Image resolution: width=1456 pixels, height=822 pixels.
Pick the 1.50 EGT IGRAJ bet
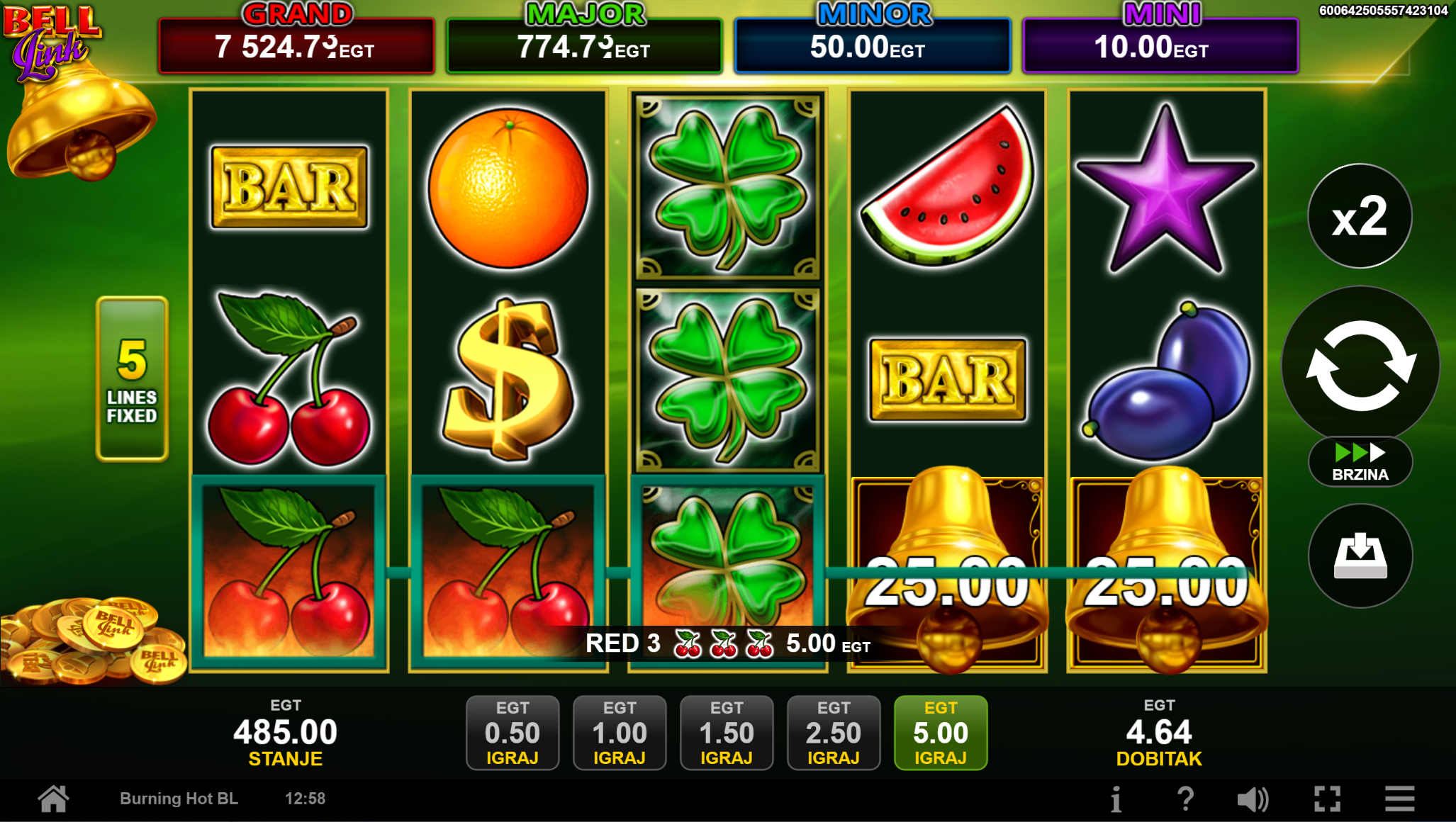pyautogui.click(x=727, y=733)
